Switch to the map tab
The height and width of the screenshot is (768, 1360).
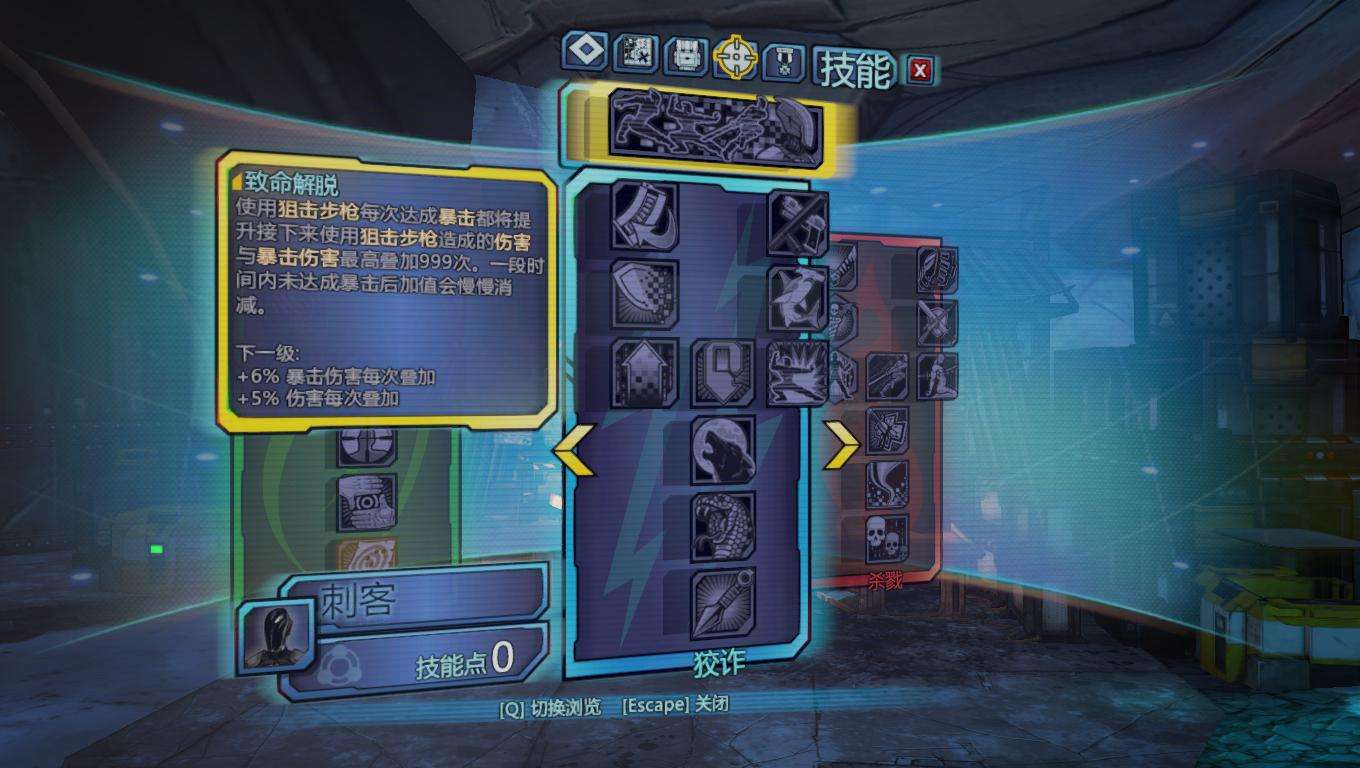[x=635, y=54]
